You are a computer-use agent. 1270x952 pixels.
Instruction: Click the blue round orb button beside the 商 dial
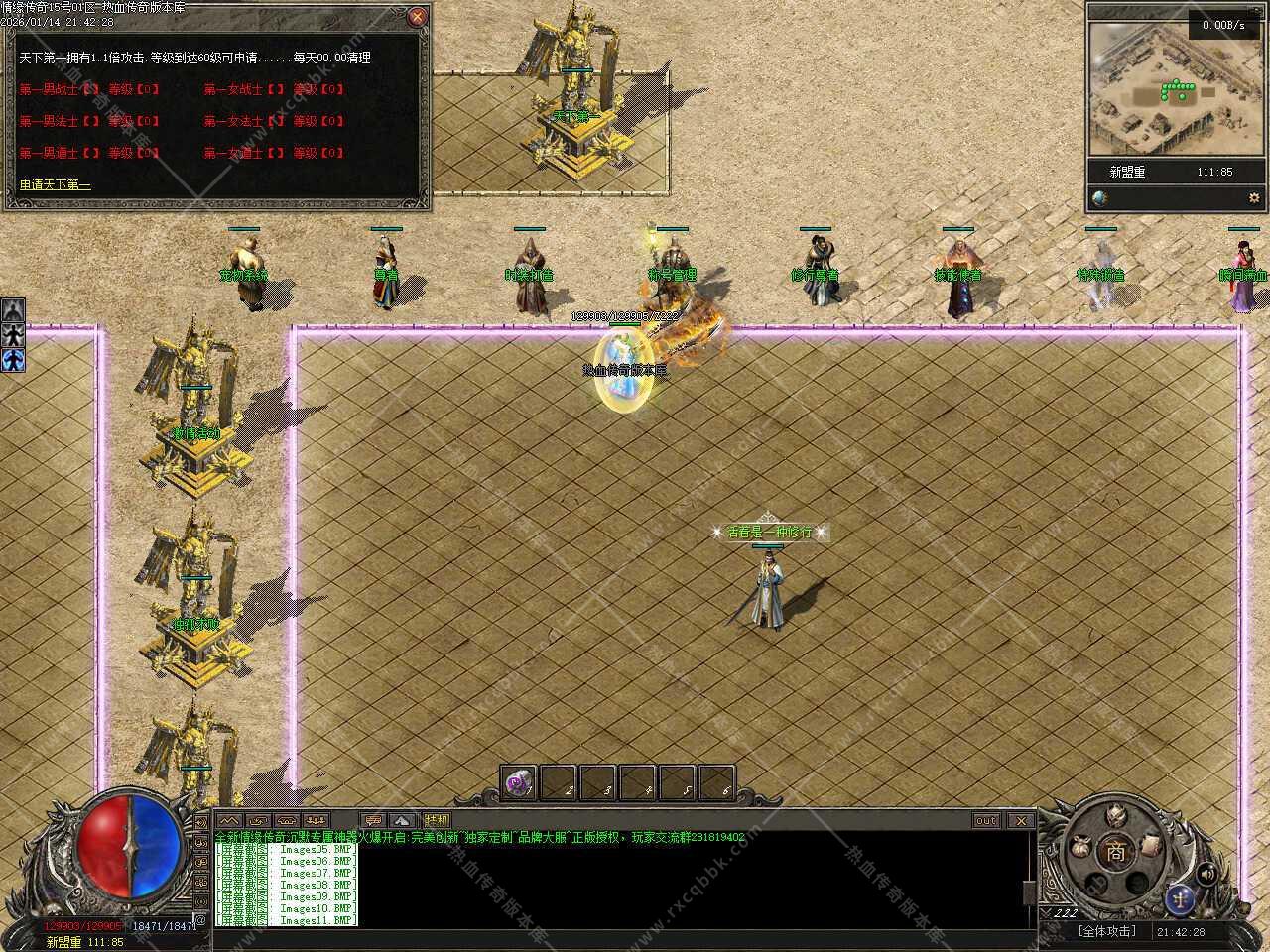1180,897
